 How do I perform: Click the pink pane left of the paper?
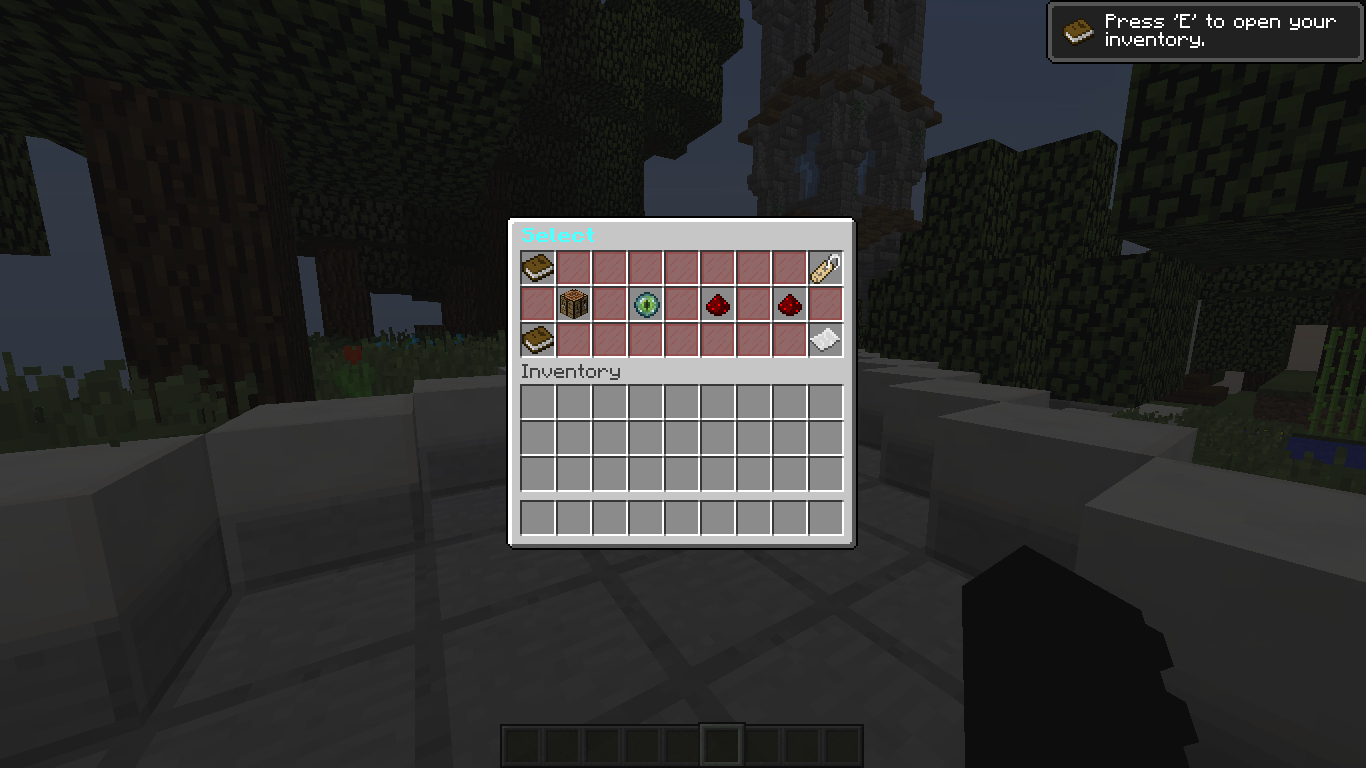[x=789, y=340]
